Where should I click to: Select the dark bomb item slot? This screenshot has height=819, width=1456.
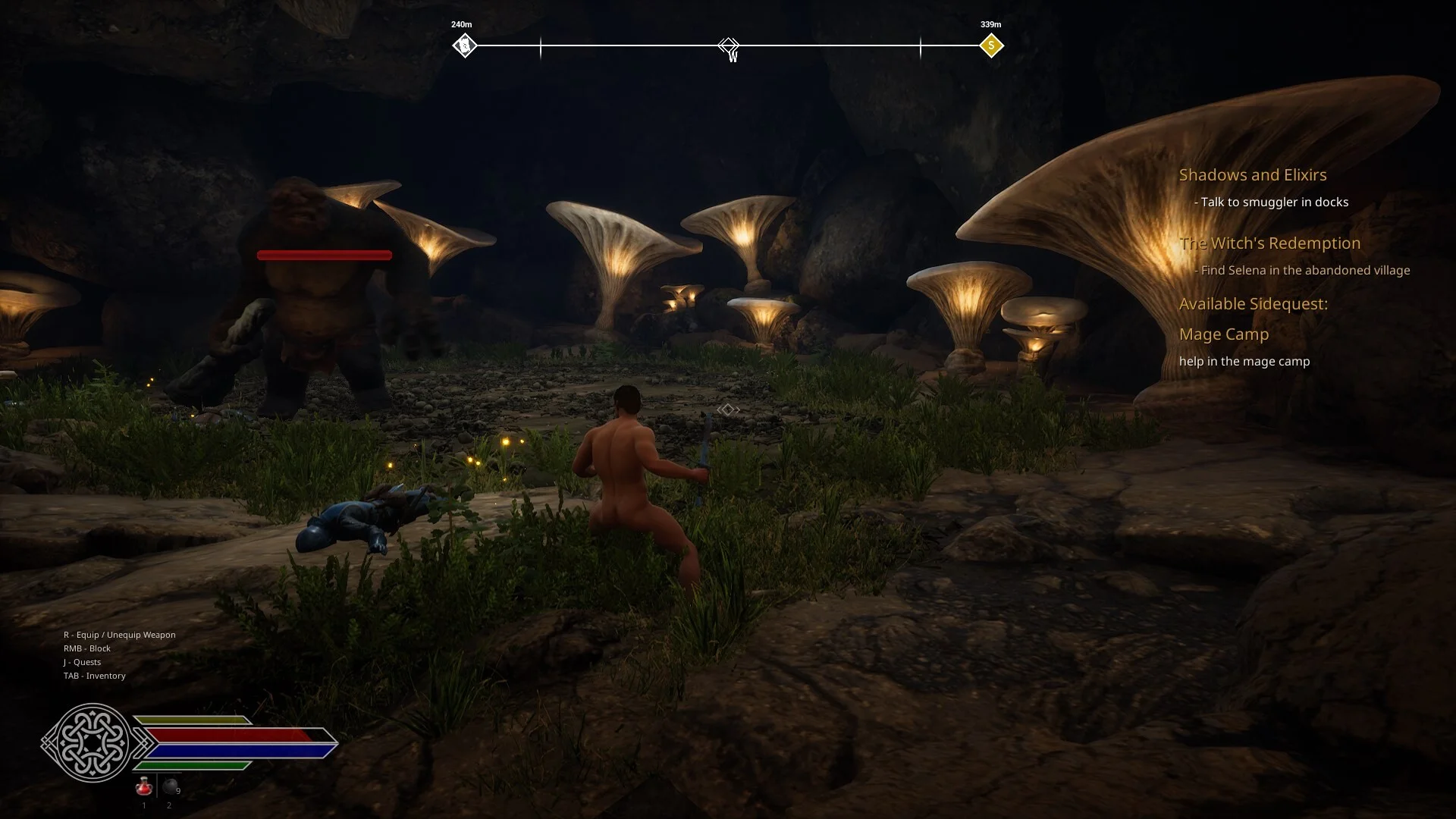[171, 787]
